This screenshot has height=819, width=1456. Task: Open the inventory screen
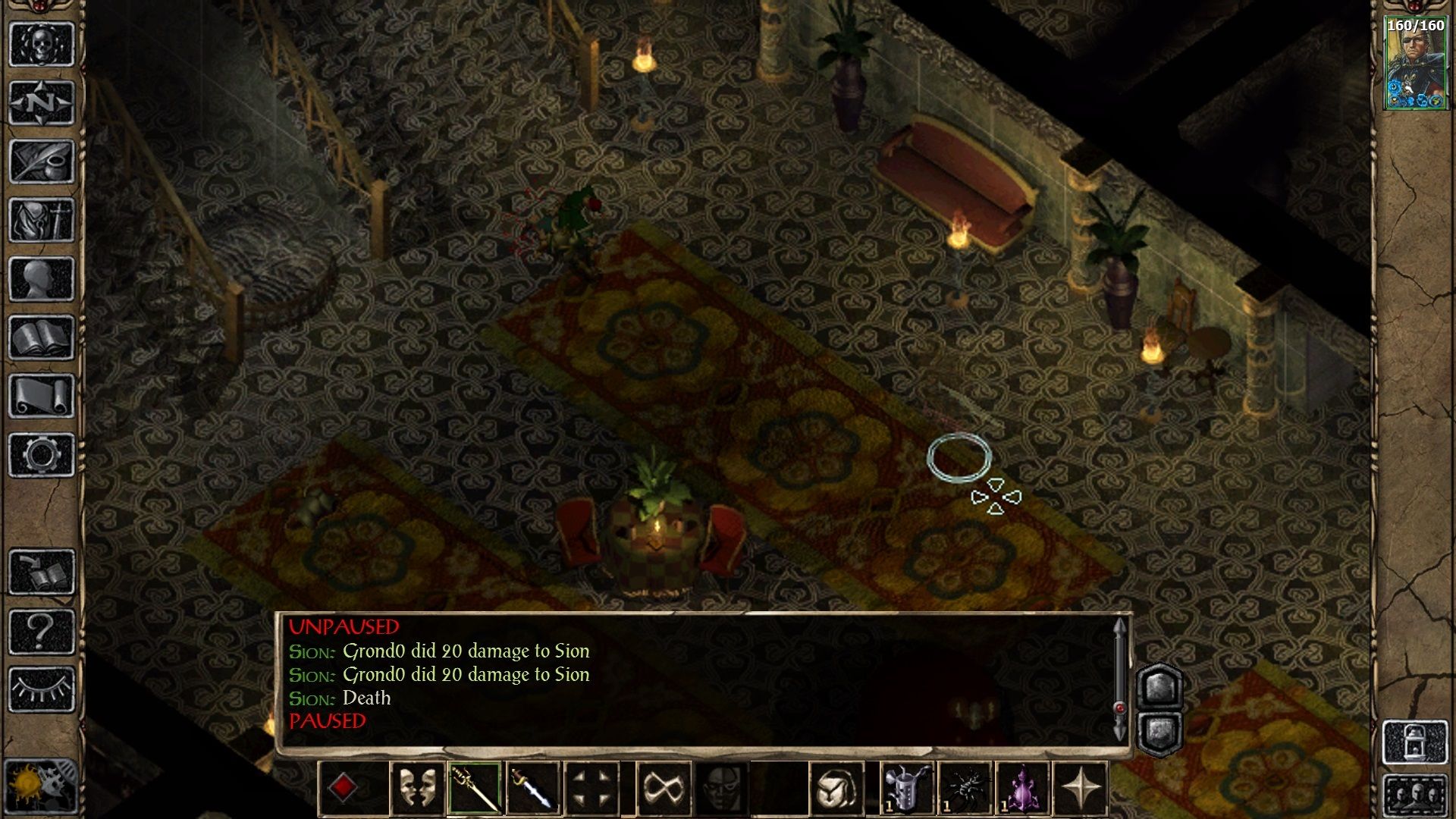point(42,221)
